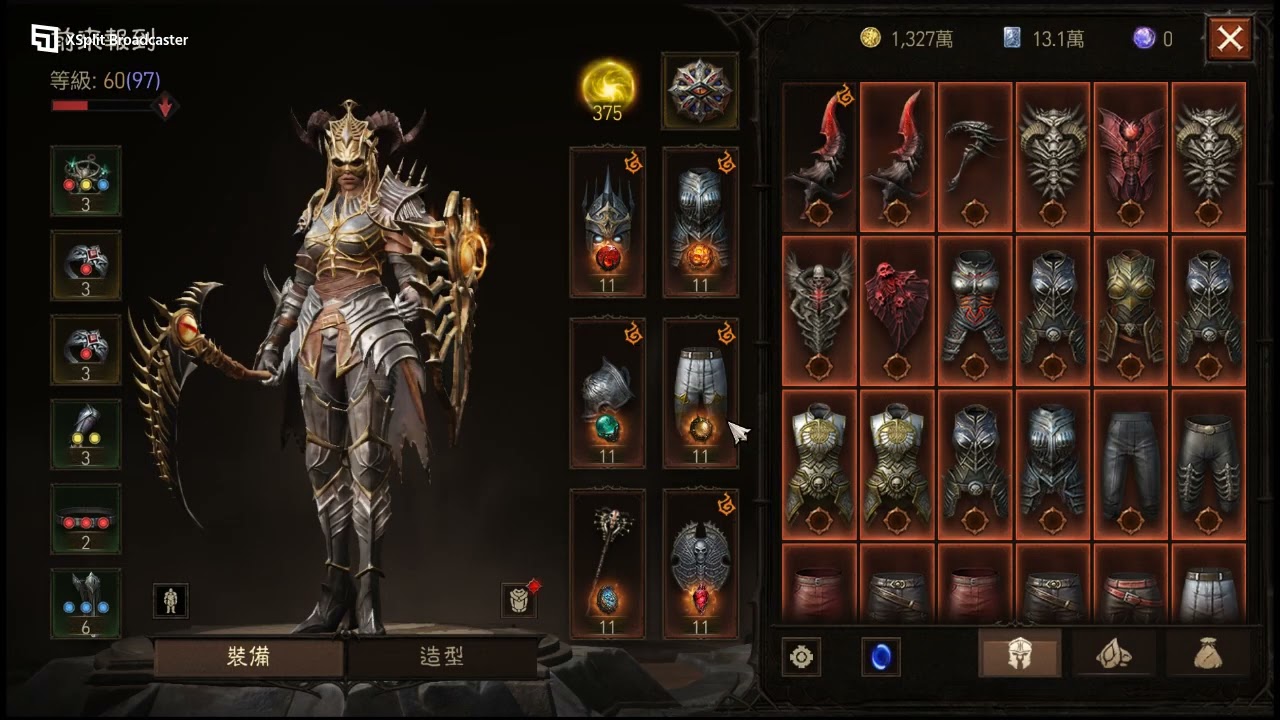Select the first red scythe in inventory
Image resolution: width=1280 pixels, height=720 pixels.
819,157
